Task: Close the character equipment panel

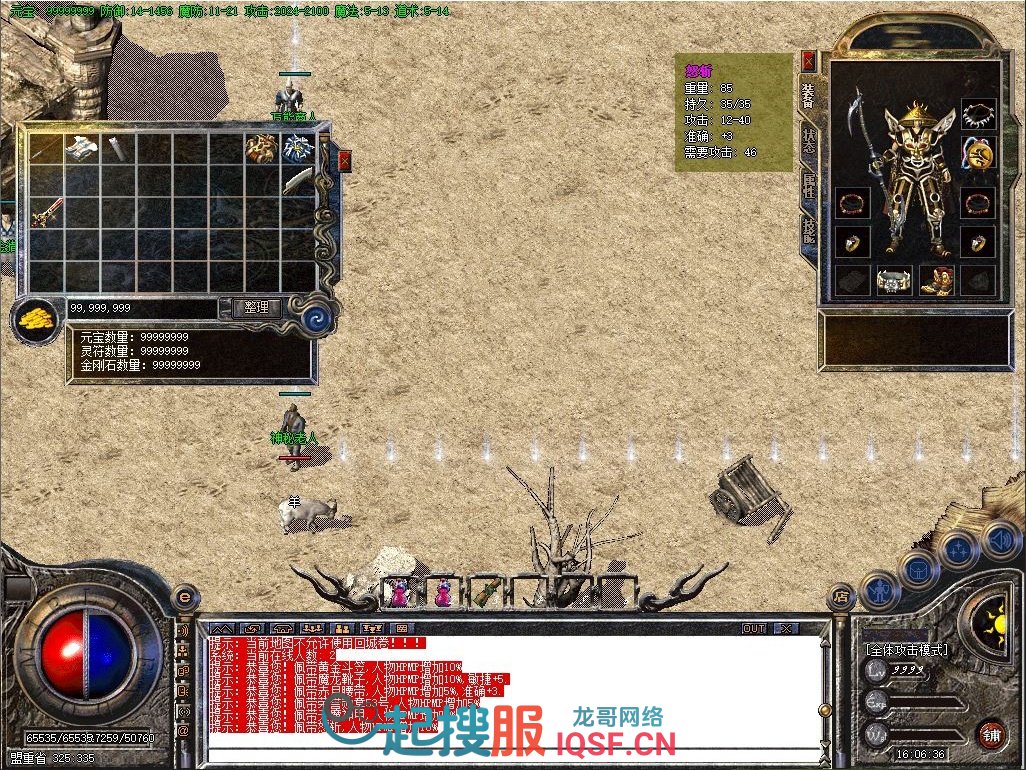Action: 809,62
